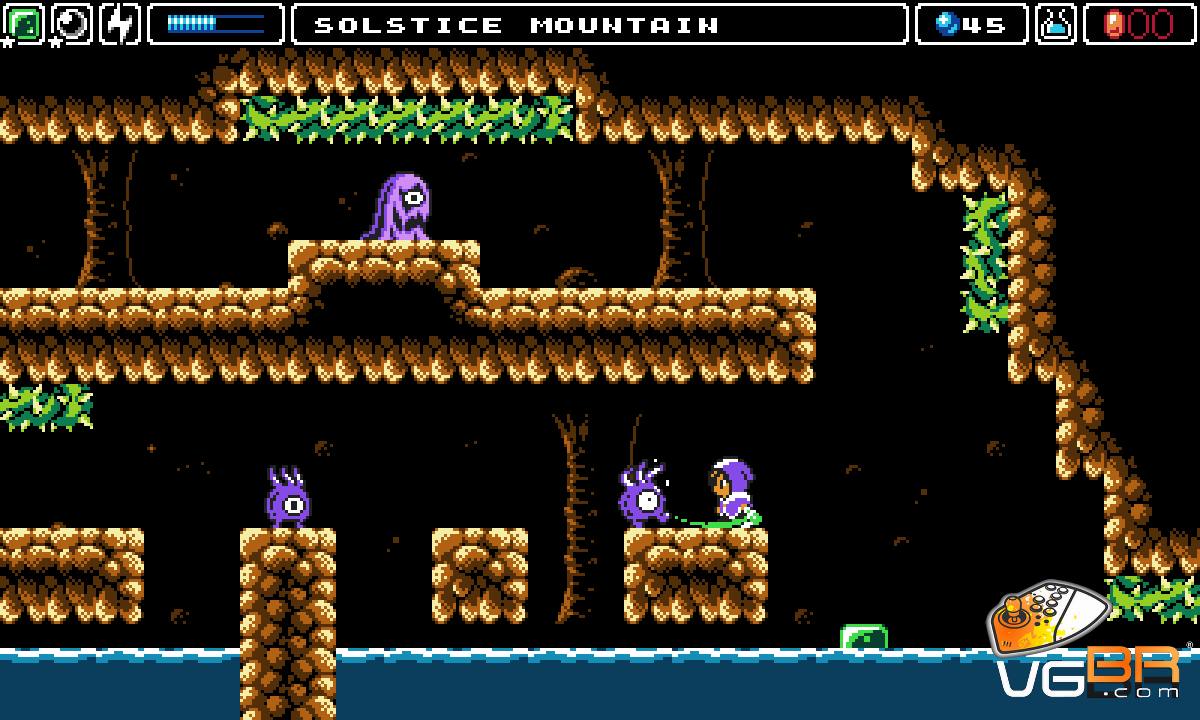Select the green block spell icon
The width and height of the screenshot is (1200, 720).
pyautogui.click(x=24, y=24)
